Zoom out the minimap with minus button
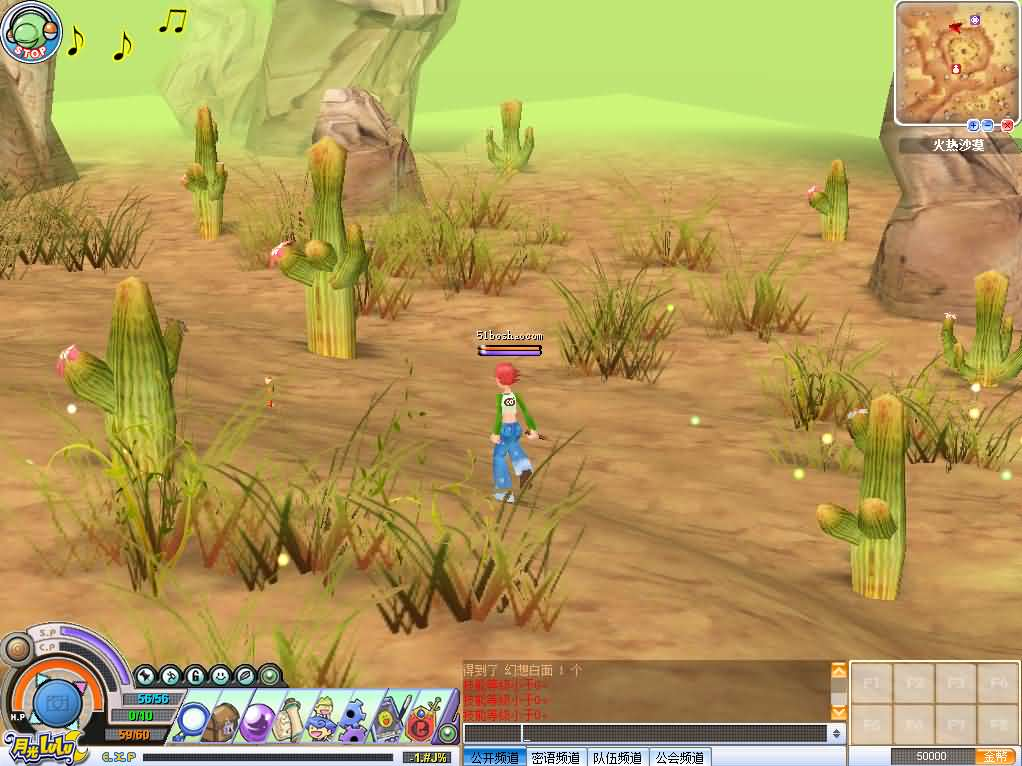The width and height of the screenshot is (1022, 766). point(988,125)
